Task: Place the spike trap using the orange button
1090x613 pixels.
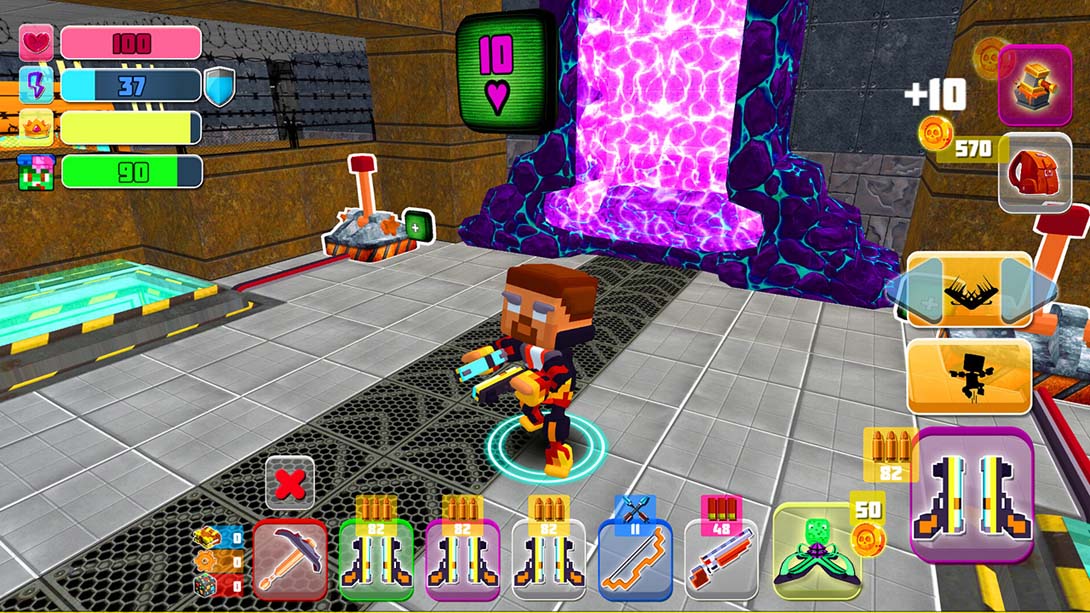Action: (x=968, y=289)
